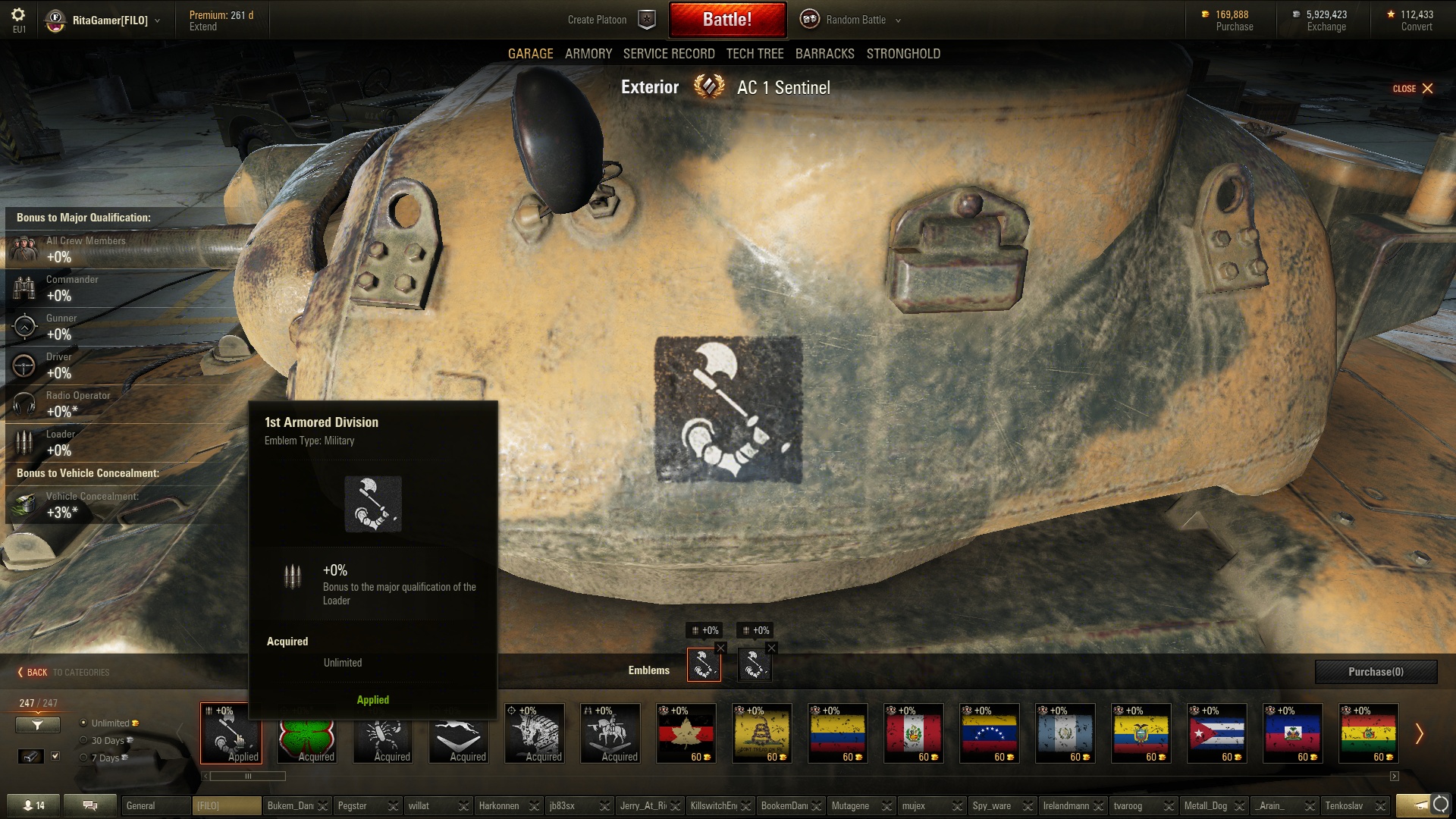Choose the 7 Days duration option
The image size is (1456, 819).
point(84,758)
